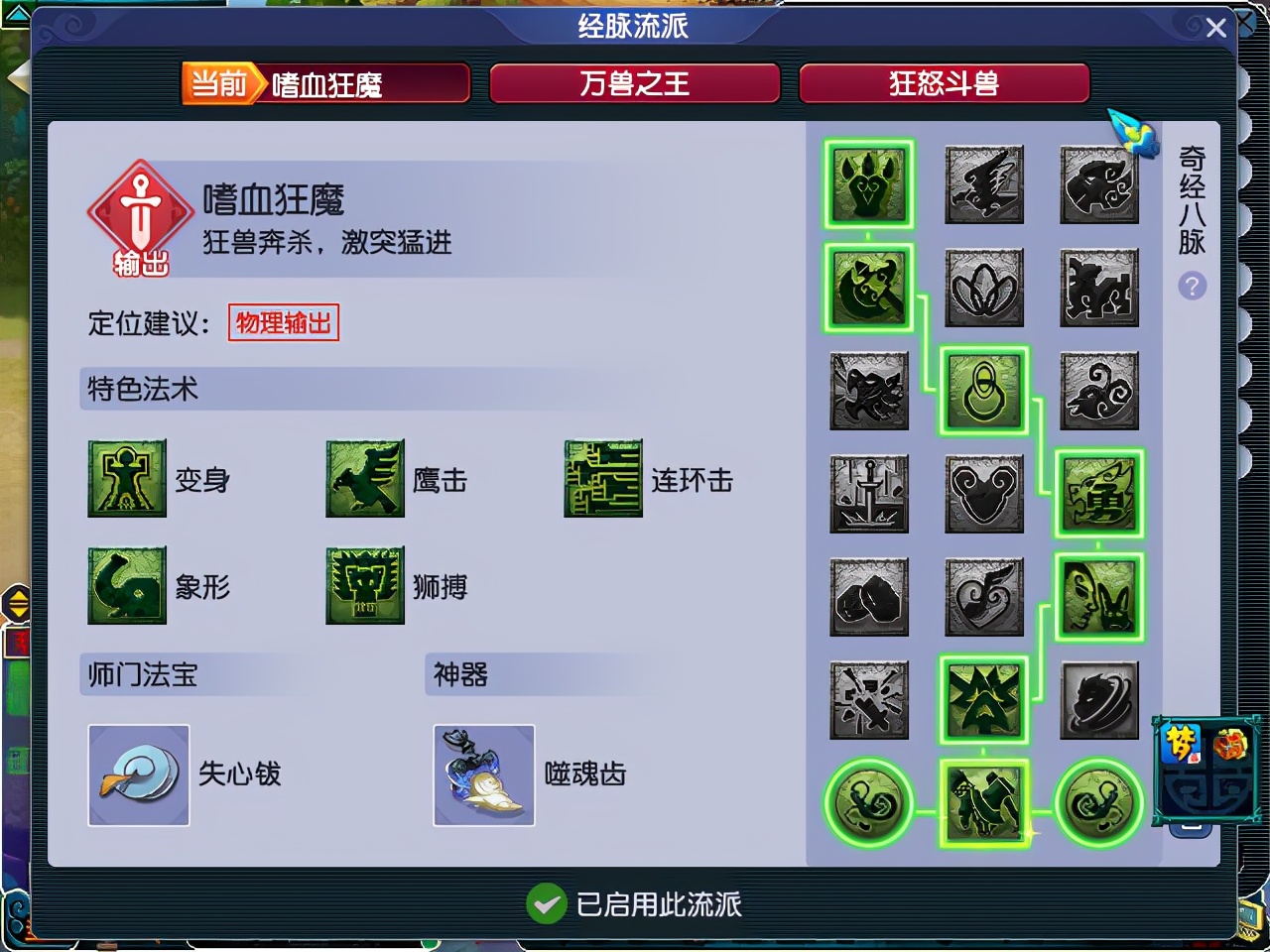Select the 象形 elephant form skill
1270x952 pixels.
127,585
